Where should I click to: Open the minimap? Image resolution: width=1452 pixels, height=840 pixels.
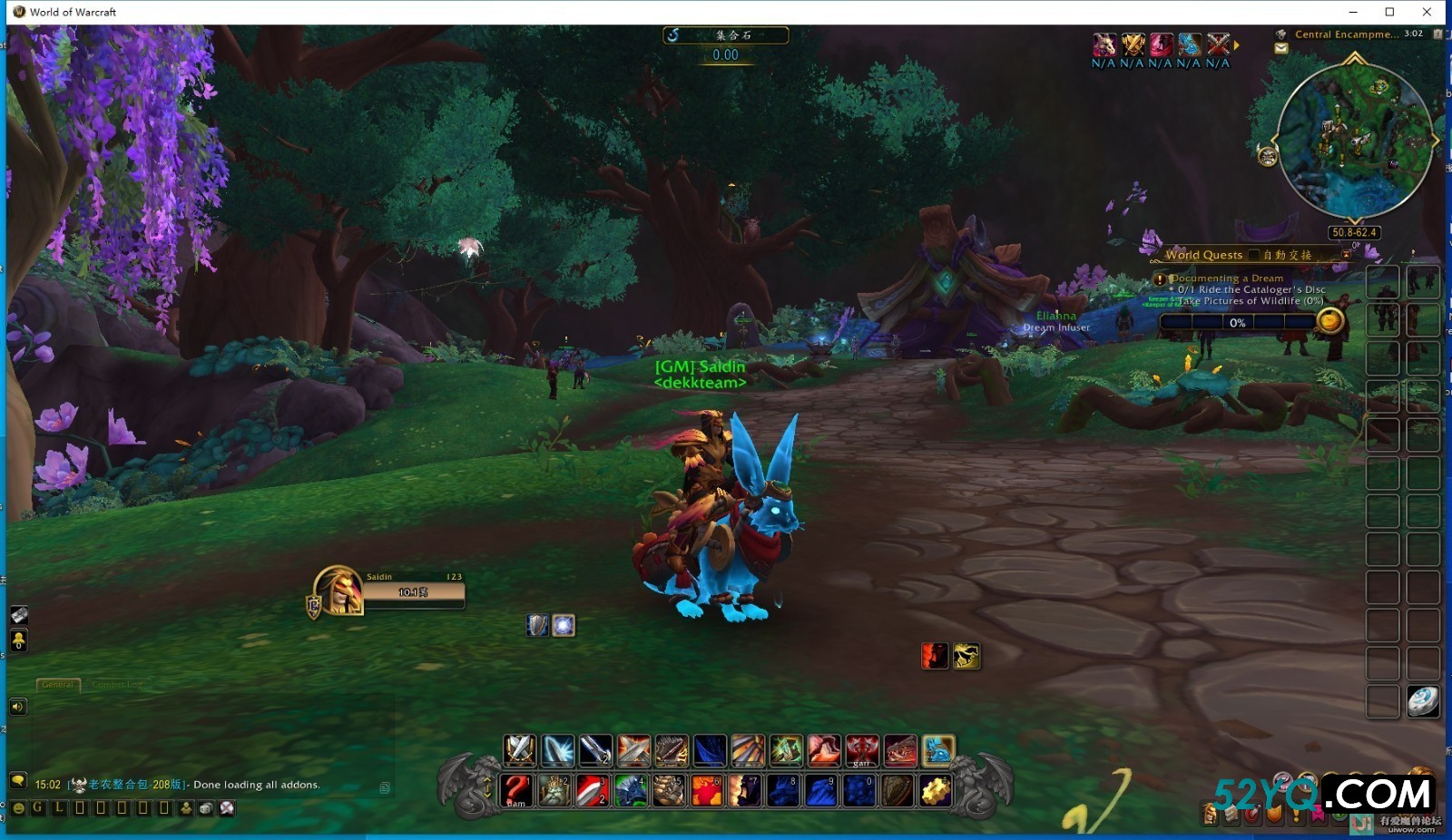tap(1354, 141)
